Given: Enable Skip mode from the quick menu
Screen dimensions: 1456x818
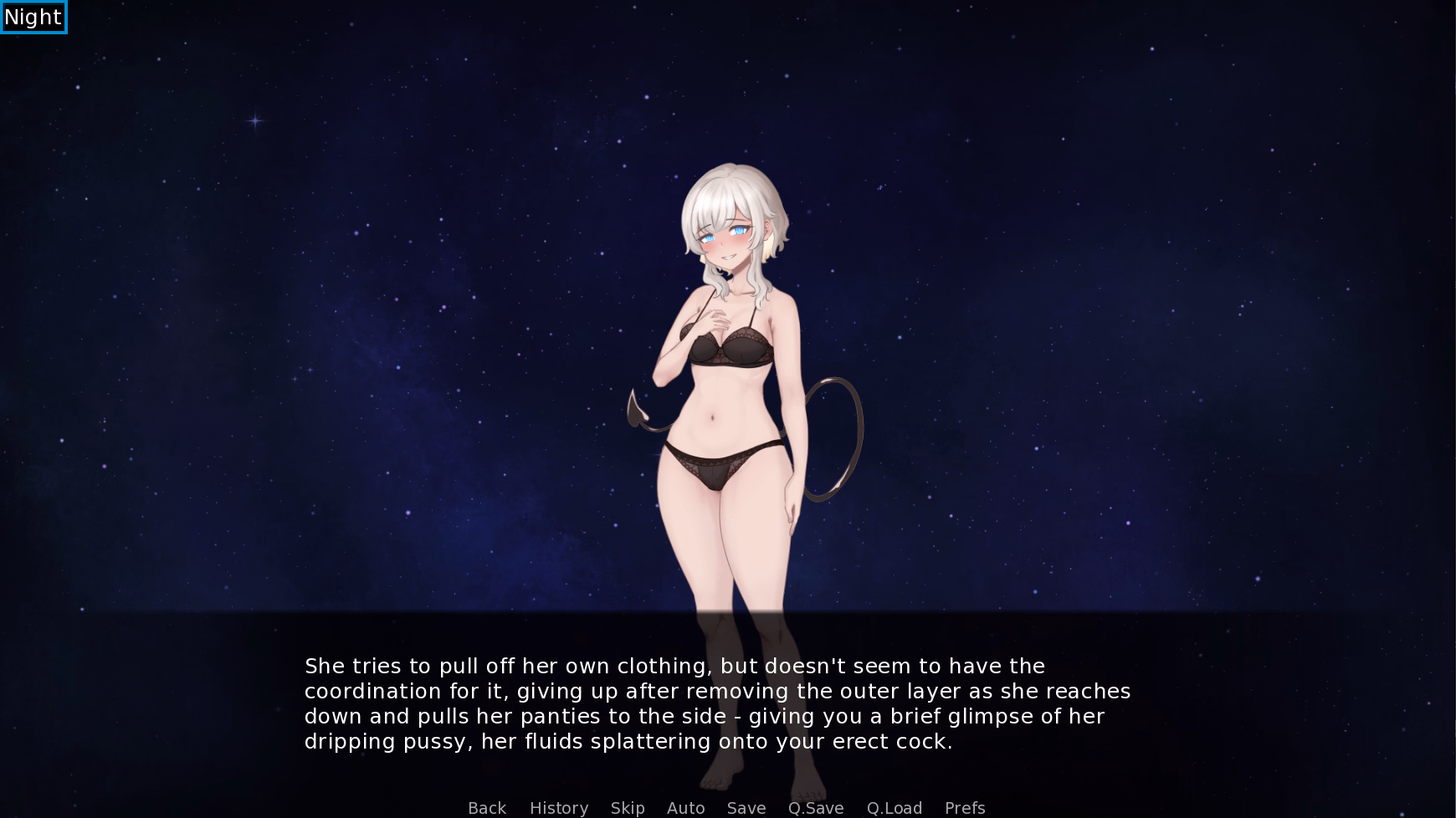Looking at the screenshot, I should 628,808.
